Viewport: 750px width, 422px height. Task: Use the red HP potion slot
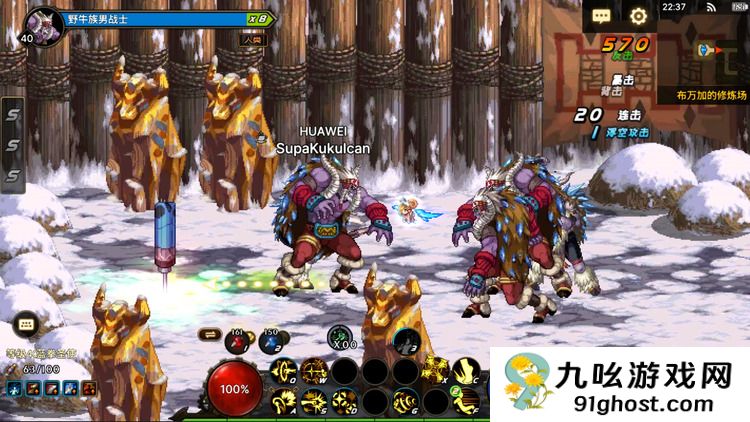pos(238,341)
